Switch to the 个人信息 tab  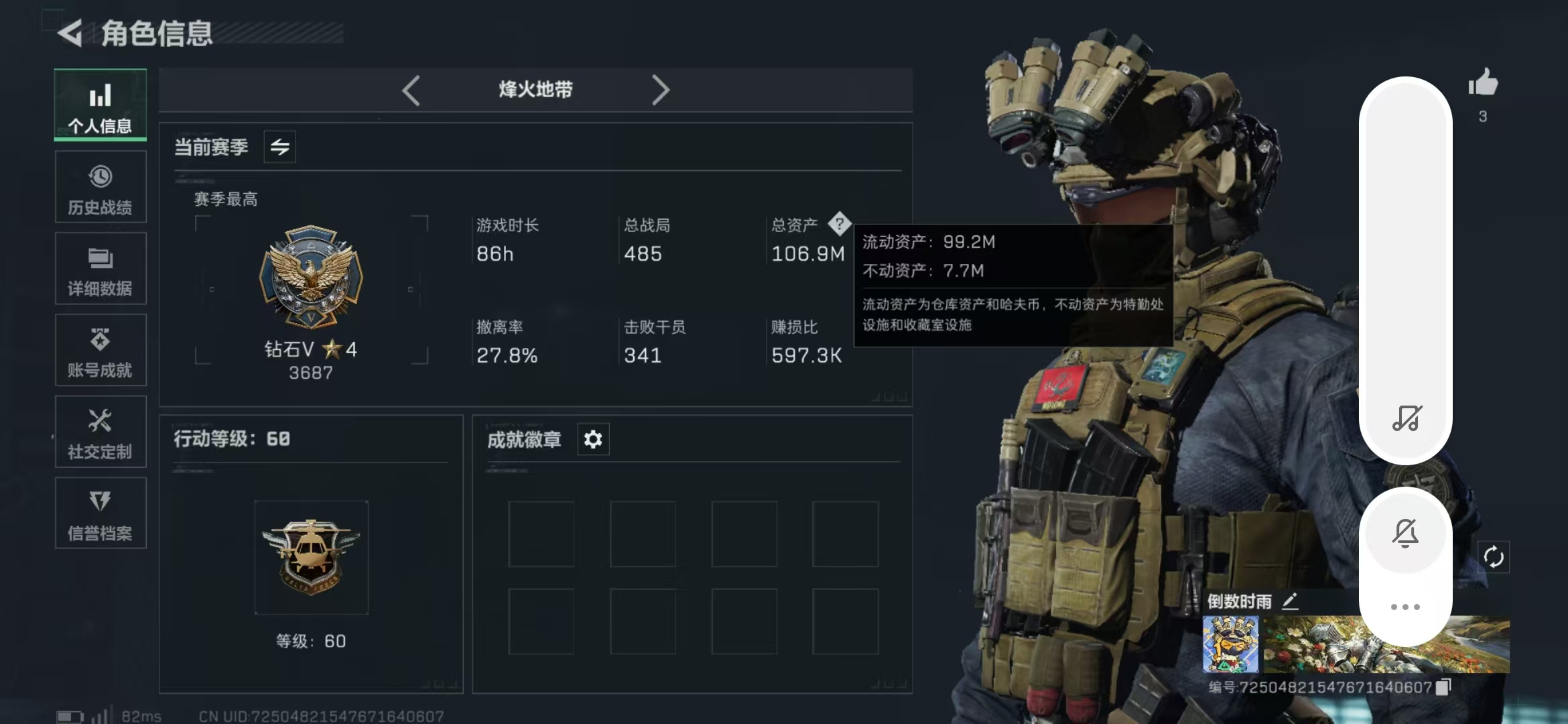101,105
